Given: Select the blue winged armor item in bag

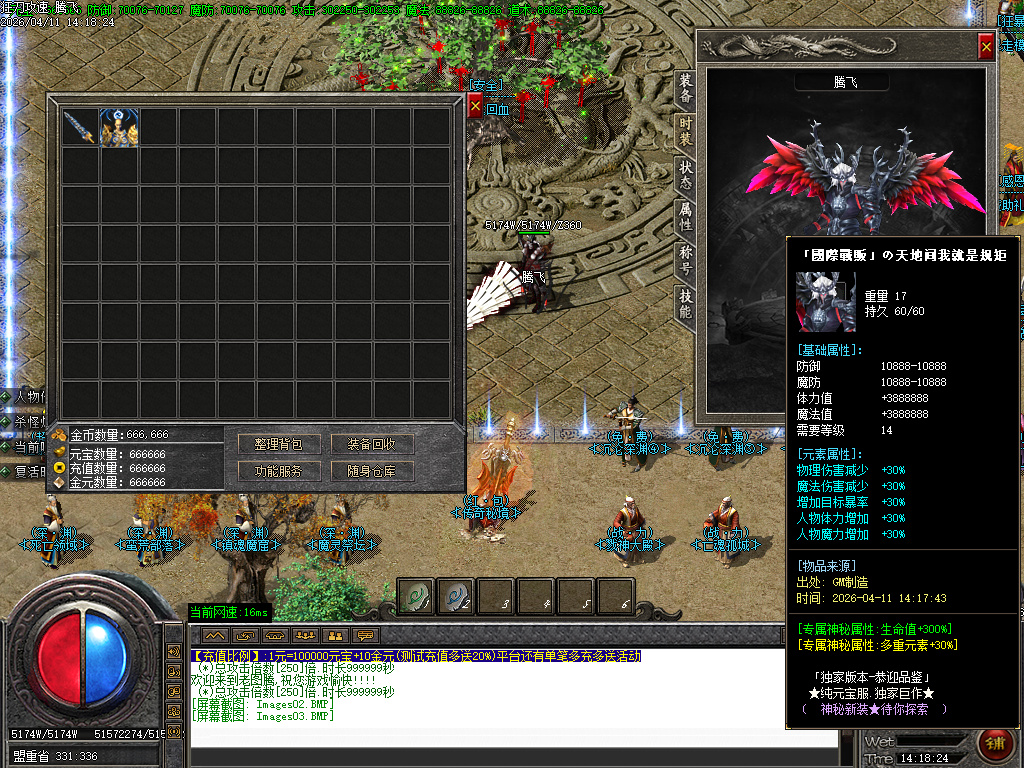Looking at the screenshot, I should [x=119, y=128].
